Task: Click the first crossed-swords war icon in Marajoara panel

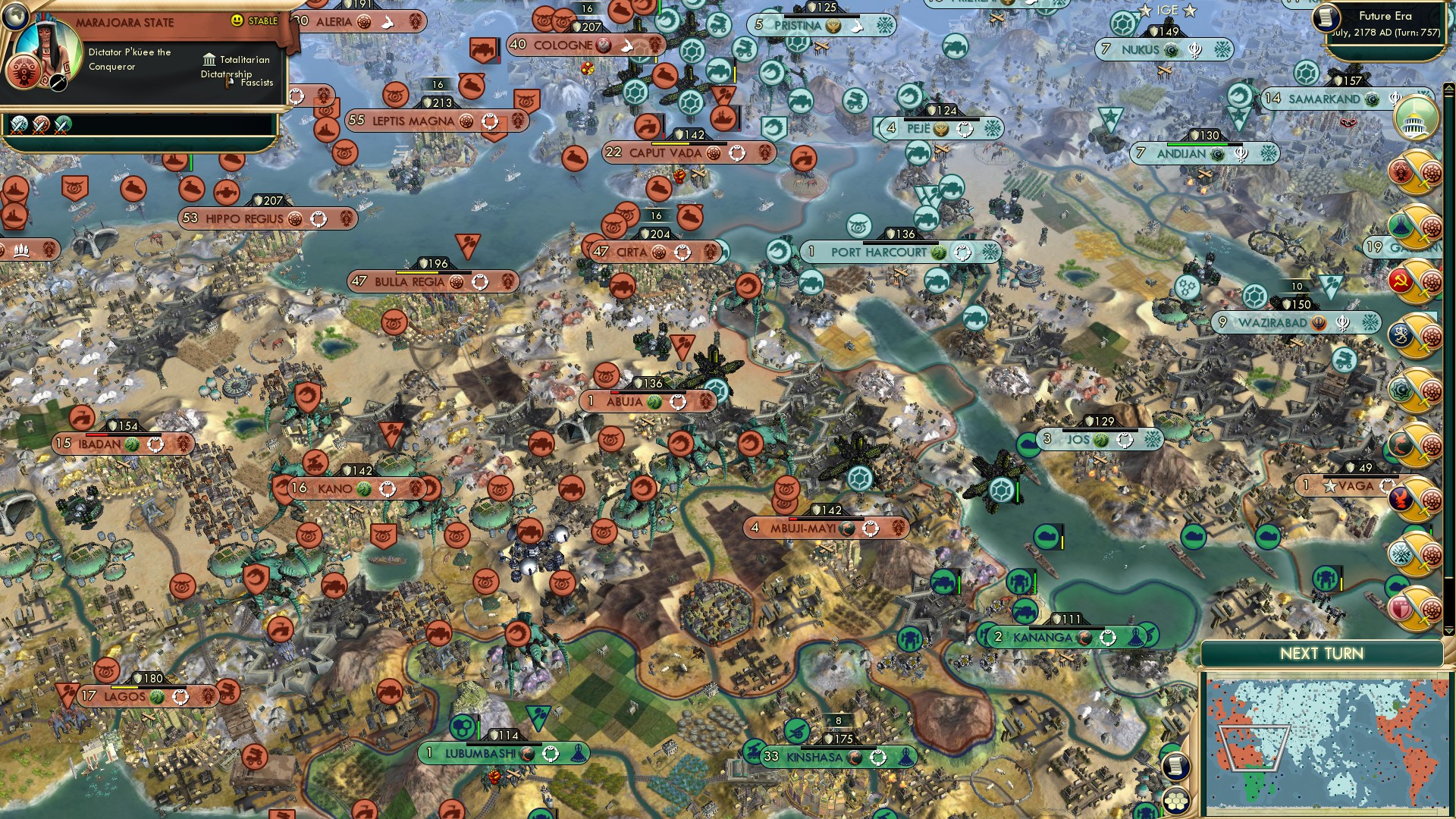Action: coord(18,124)
